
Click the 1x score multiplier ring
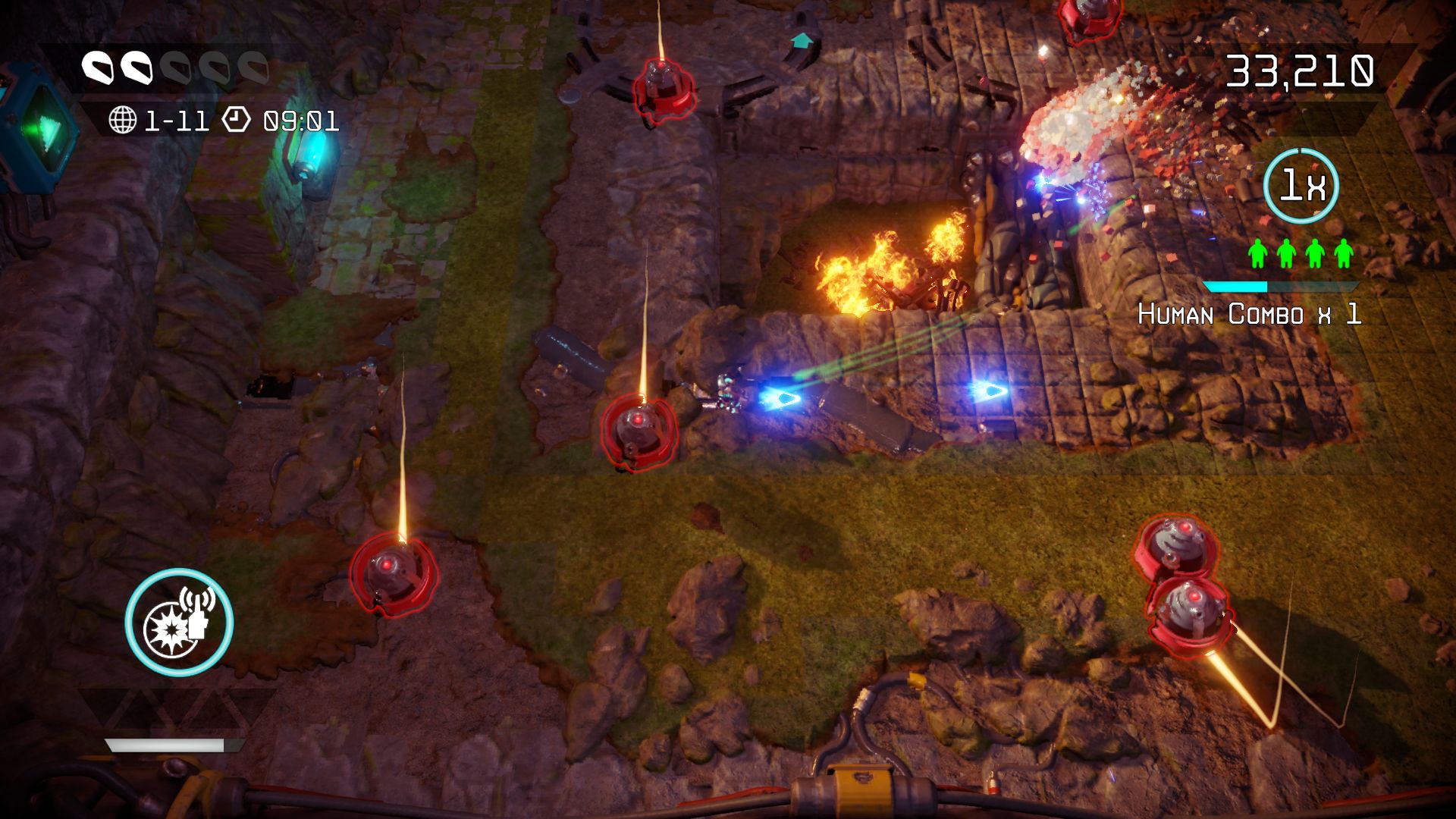[x=1301, y=186]
